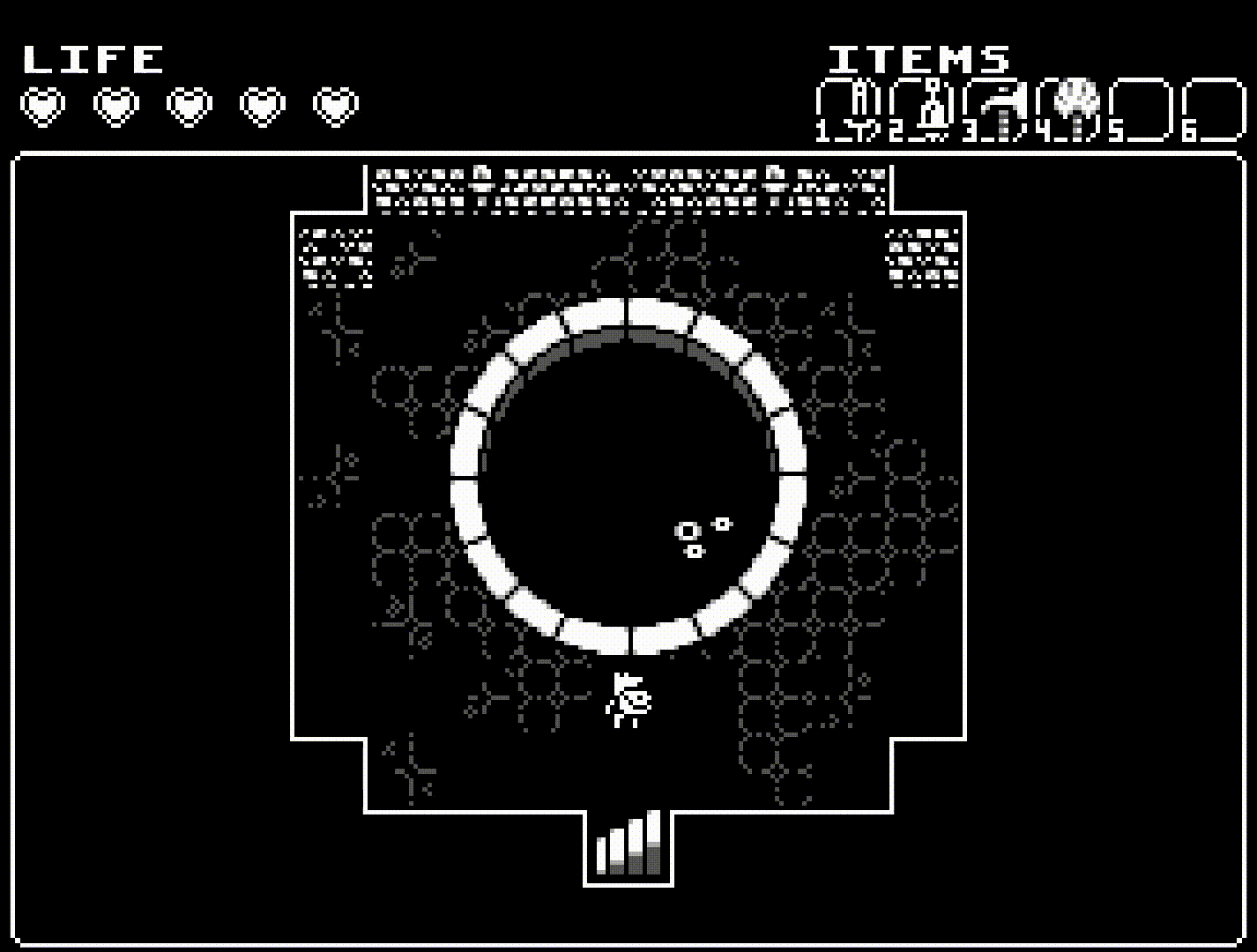Click the rune block in the top-right corner
Viewport: 1257px width, 952px height.
point(921,260)
